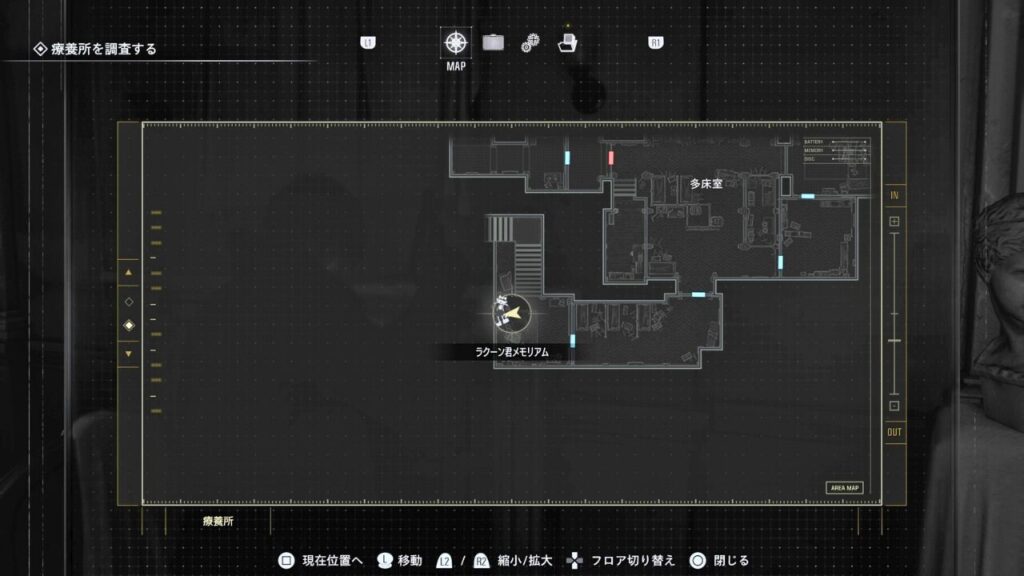Image resolution: width=1024 pixels, height=576 pixels.
Task: Click the ラクーン君メモリアム location label
Action: pyautogui.click(x=512, y=352)
